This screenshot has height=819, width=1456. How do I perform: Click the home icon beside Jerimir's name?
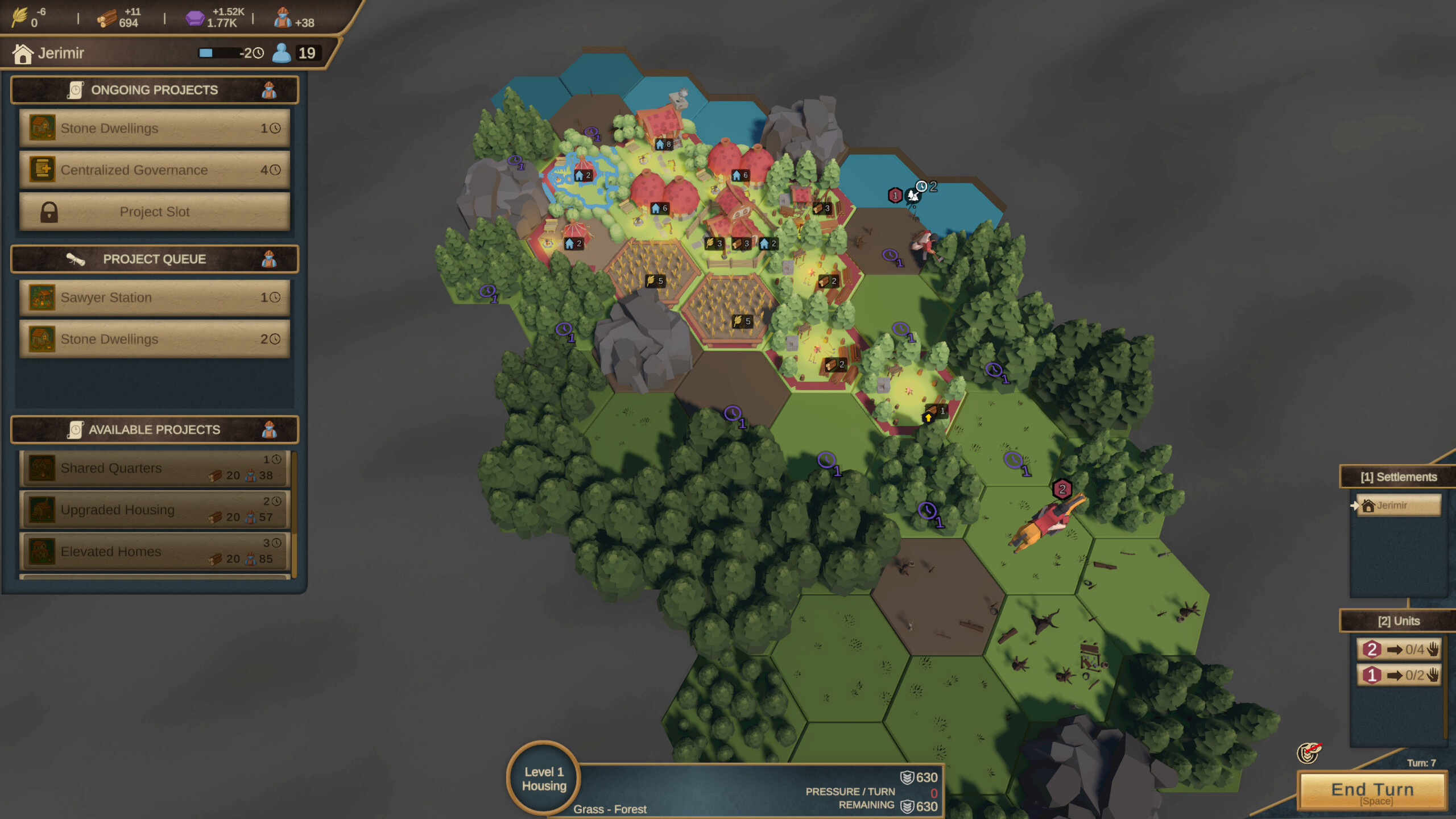pos(22,52)
